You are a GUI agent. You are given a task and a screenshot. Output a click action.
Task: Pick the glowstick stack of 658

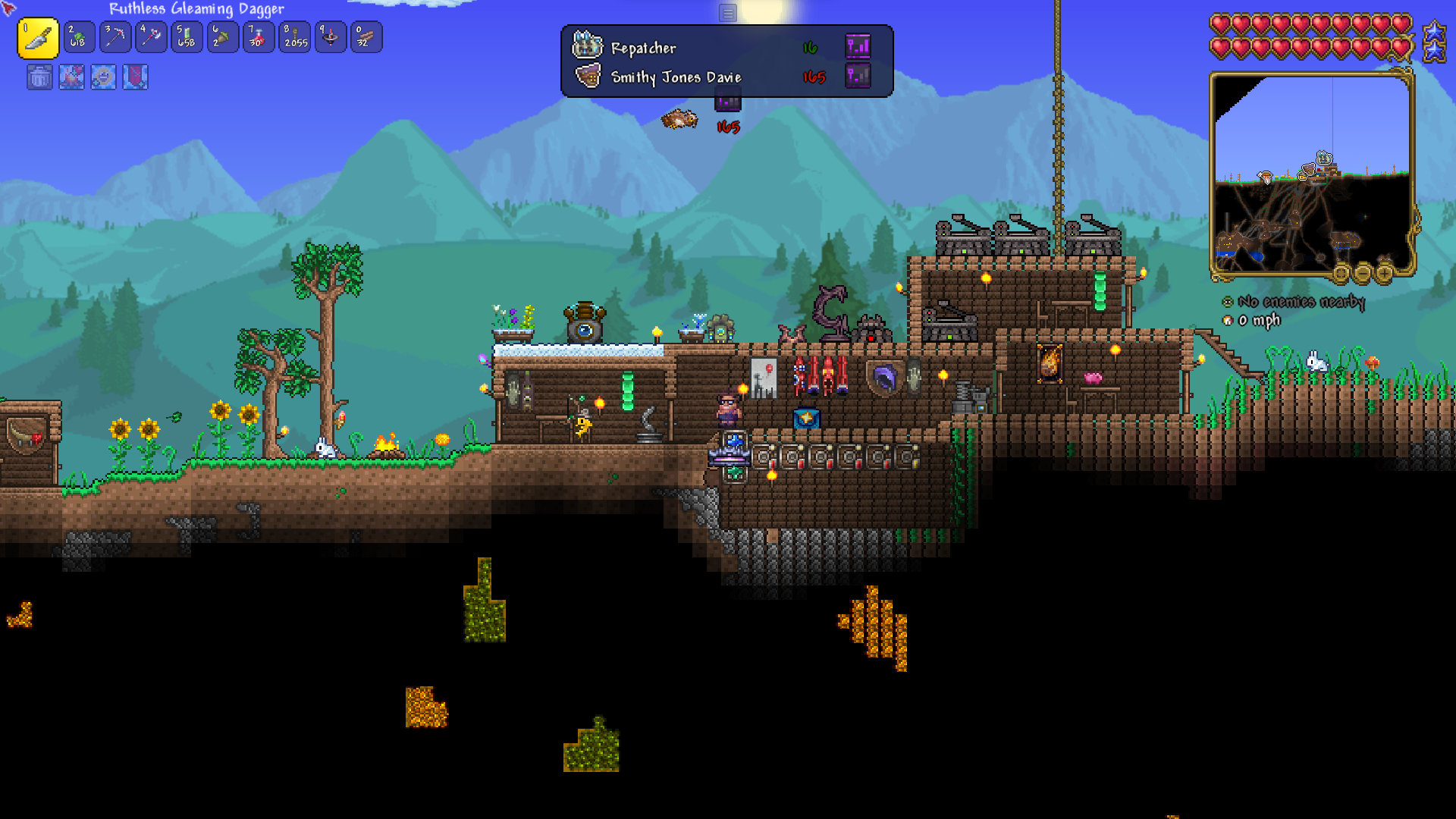(187, 37)
